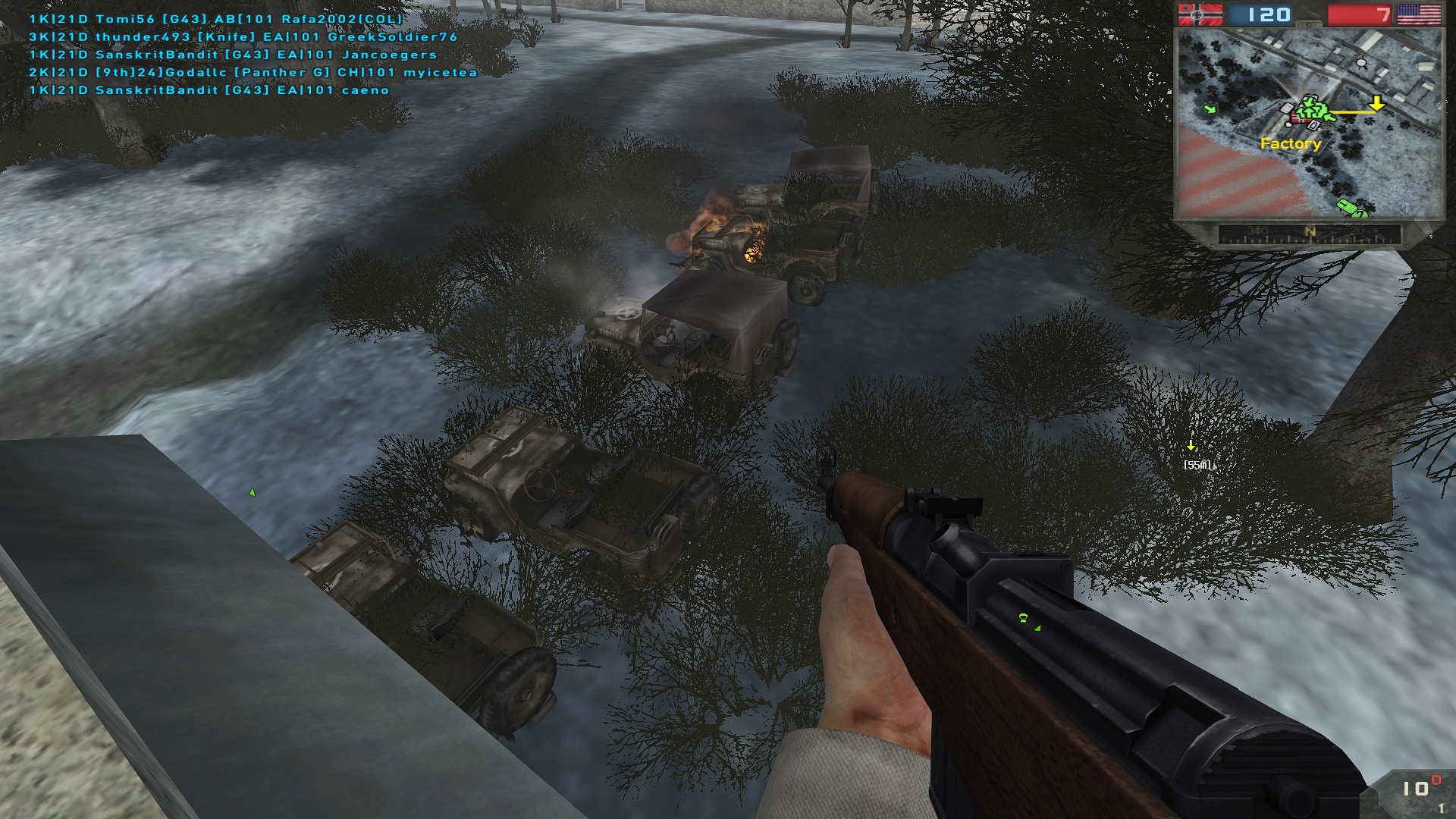Click the American team flag icon
Image resolution: width=1456 pixels, height=819 pixels.
(x=1418, y=14)
